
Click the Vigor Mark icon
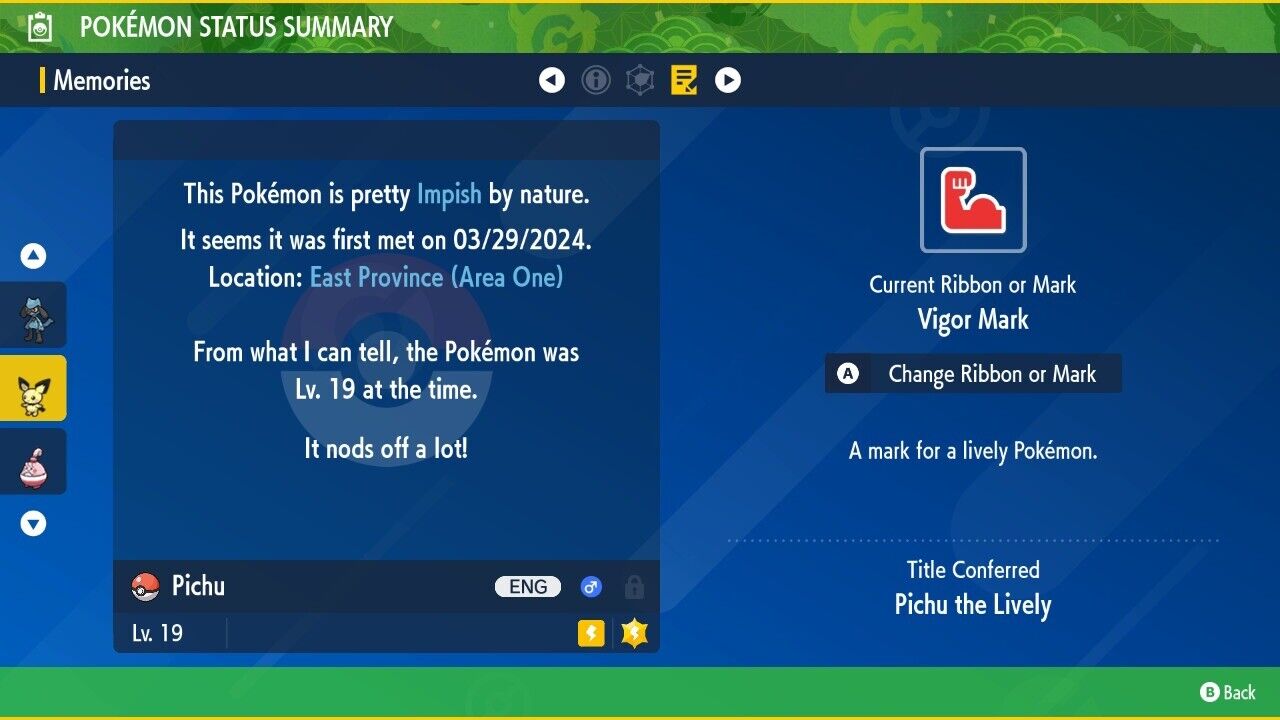click(973, 200)
